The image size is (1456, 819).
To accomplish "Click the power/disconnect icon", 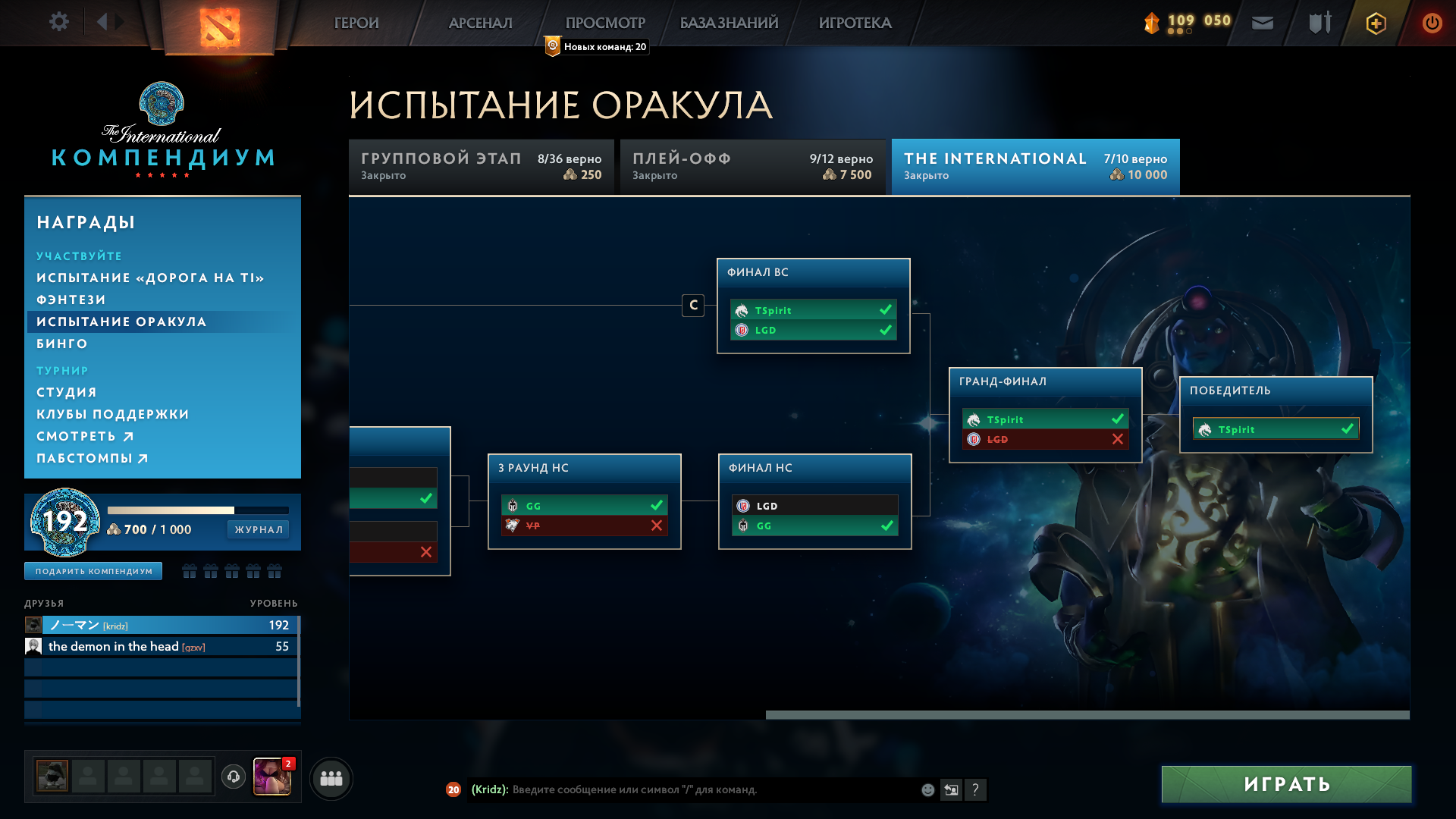I will point(1432,23).
